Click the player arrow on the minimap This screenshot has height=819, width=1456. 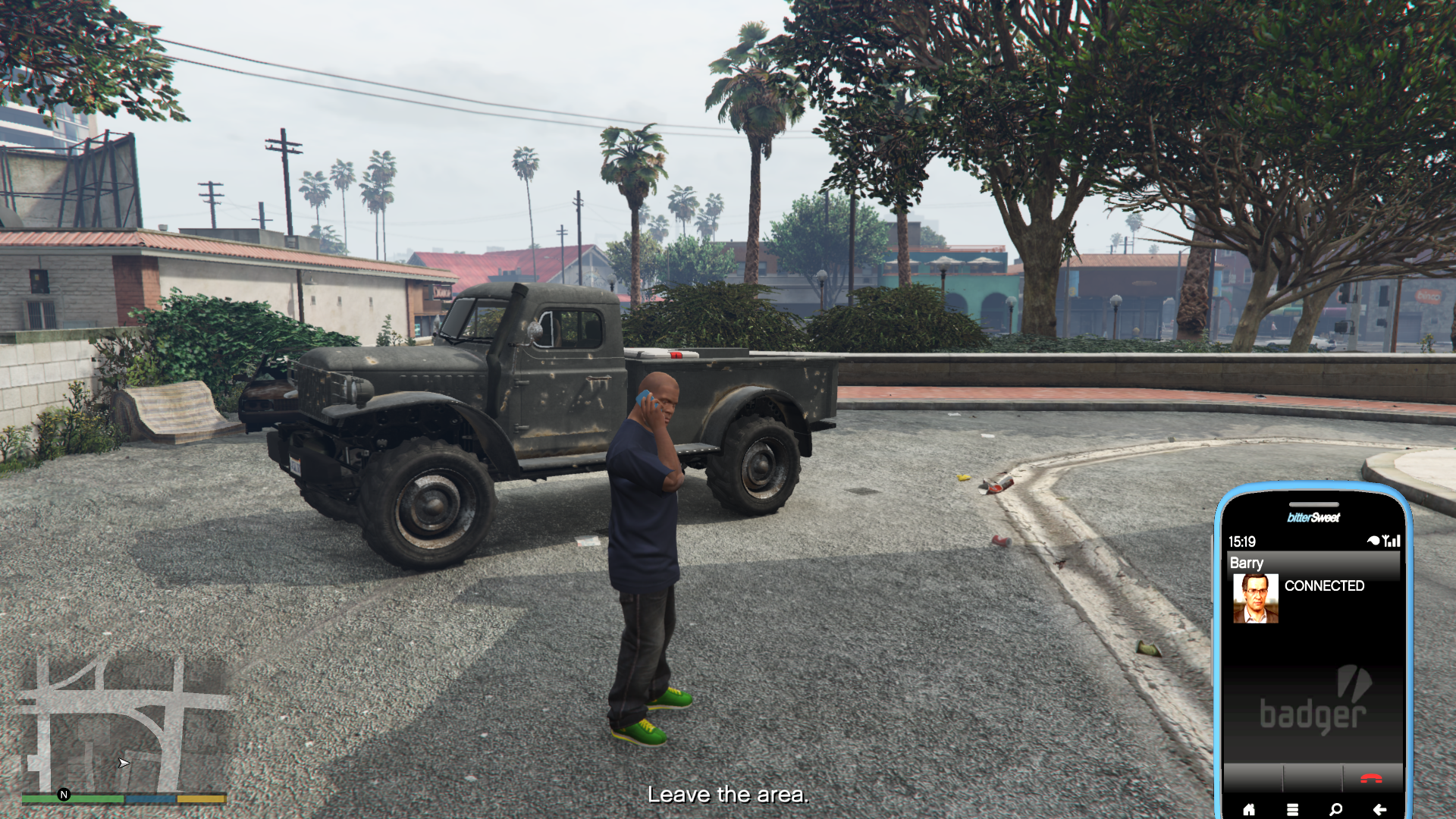pos(123,764)
